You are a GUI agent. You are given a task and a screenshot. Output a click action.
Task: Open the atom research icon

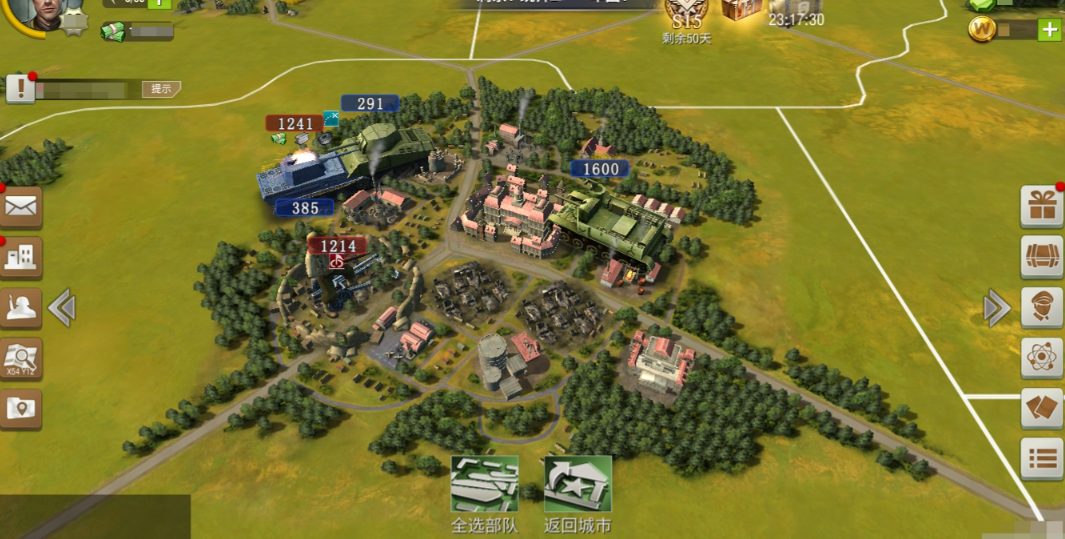pyautogui.click(x=1042, y=357)
